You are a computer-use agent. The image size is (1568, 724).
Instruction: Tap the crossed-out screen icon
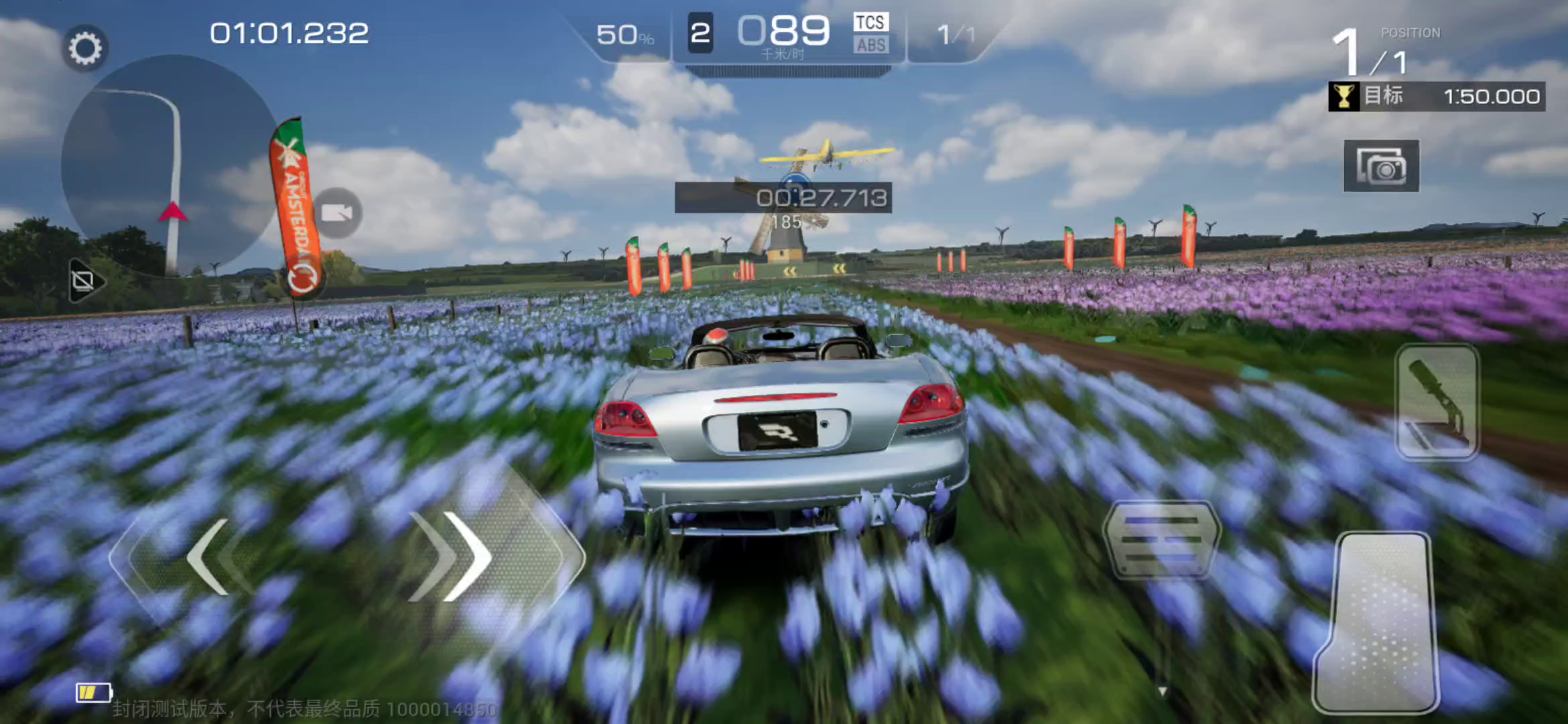pos(84,280)
